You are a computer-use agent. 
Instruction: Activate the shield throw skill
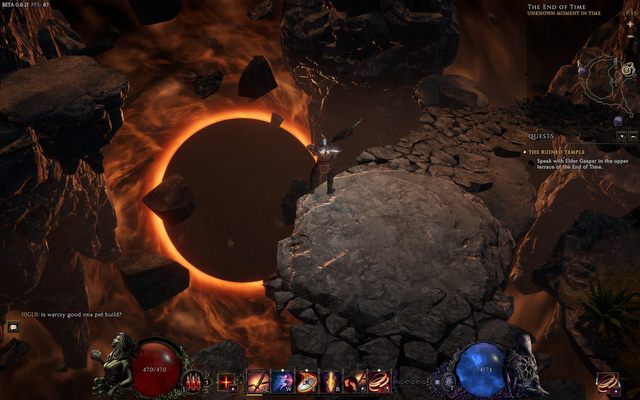pos(307,381)
